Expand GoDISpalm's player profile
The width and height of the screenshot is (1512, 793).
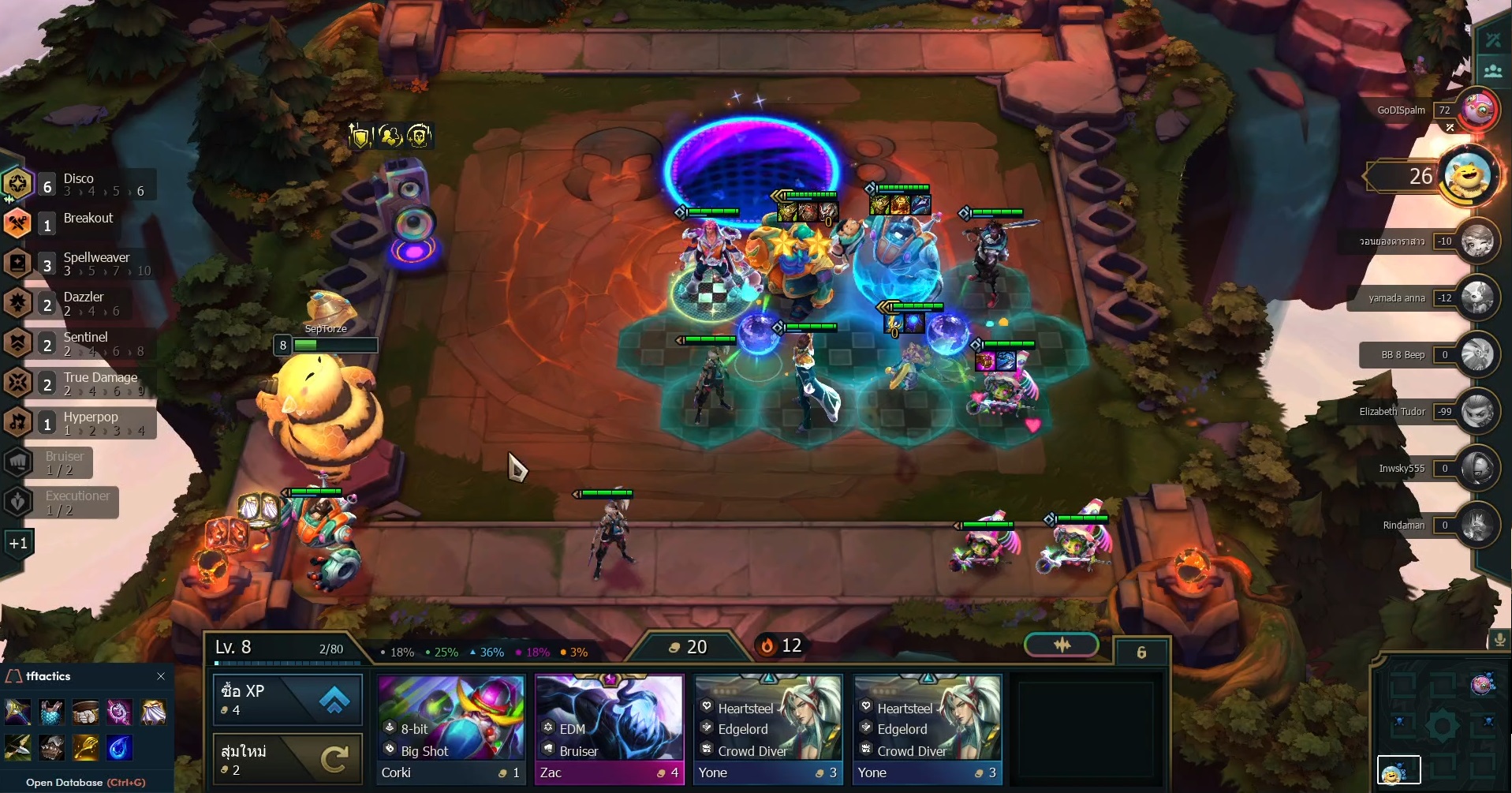pos(1480,110)
